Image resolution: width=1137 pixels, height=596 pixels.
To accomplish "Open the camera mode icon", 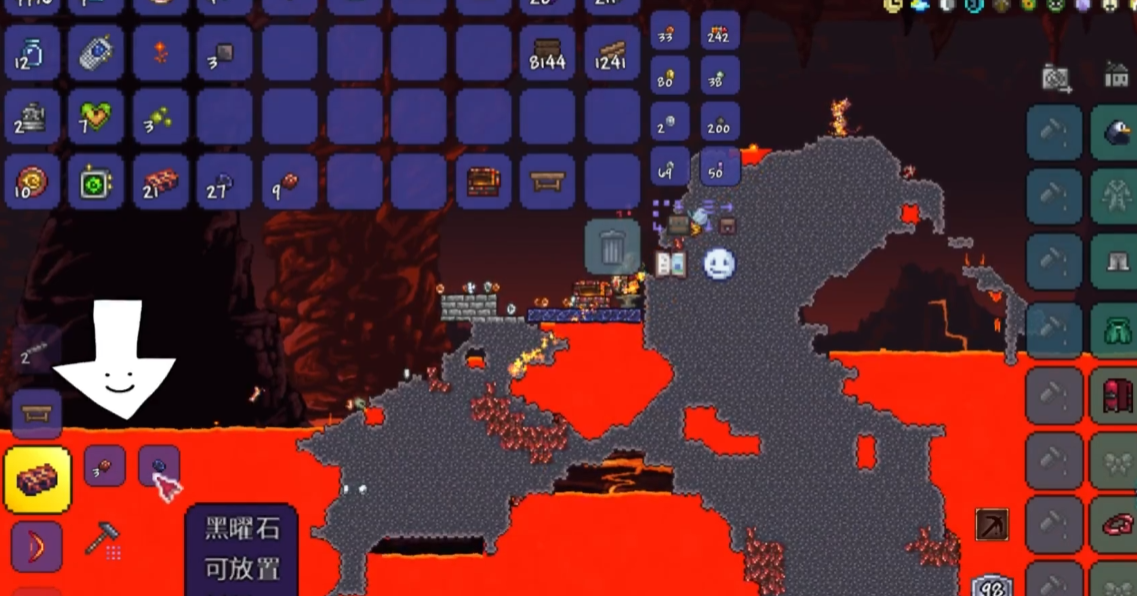I will tap(1056, 78).
